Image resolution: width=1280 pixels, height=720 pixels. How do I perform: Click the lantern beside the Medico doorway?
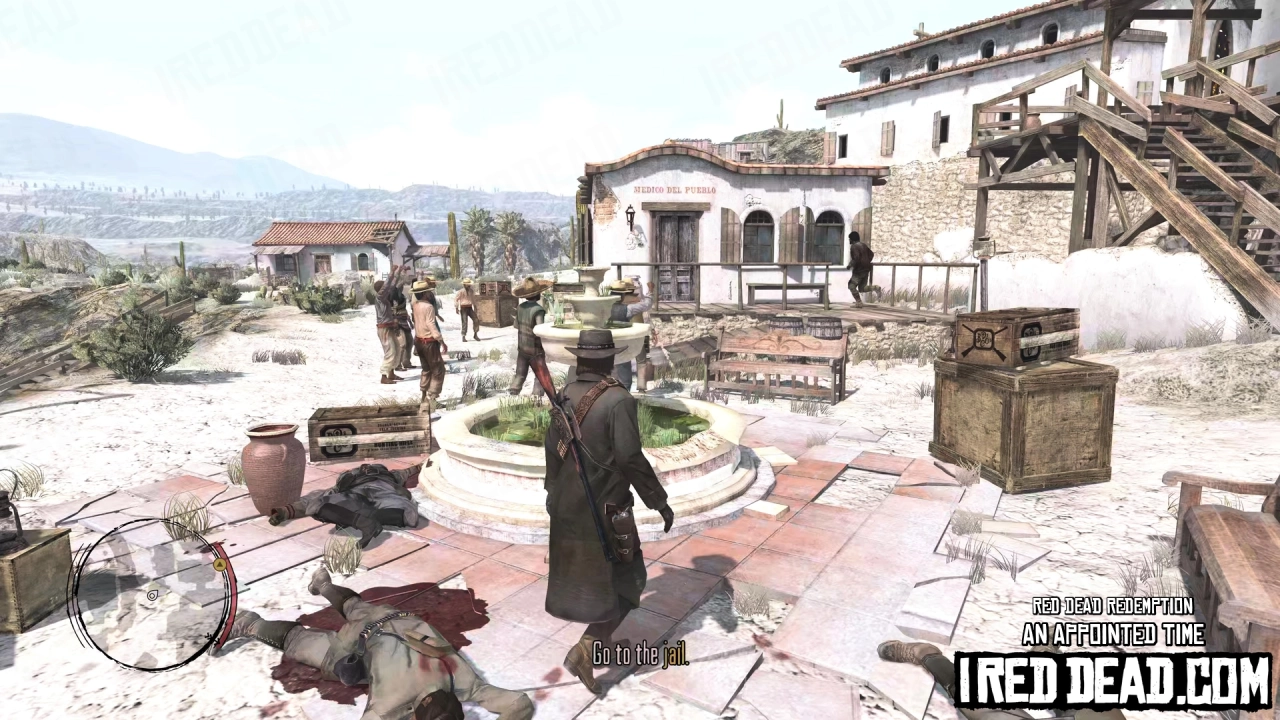[628, 212]
